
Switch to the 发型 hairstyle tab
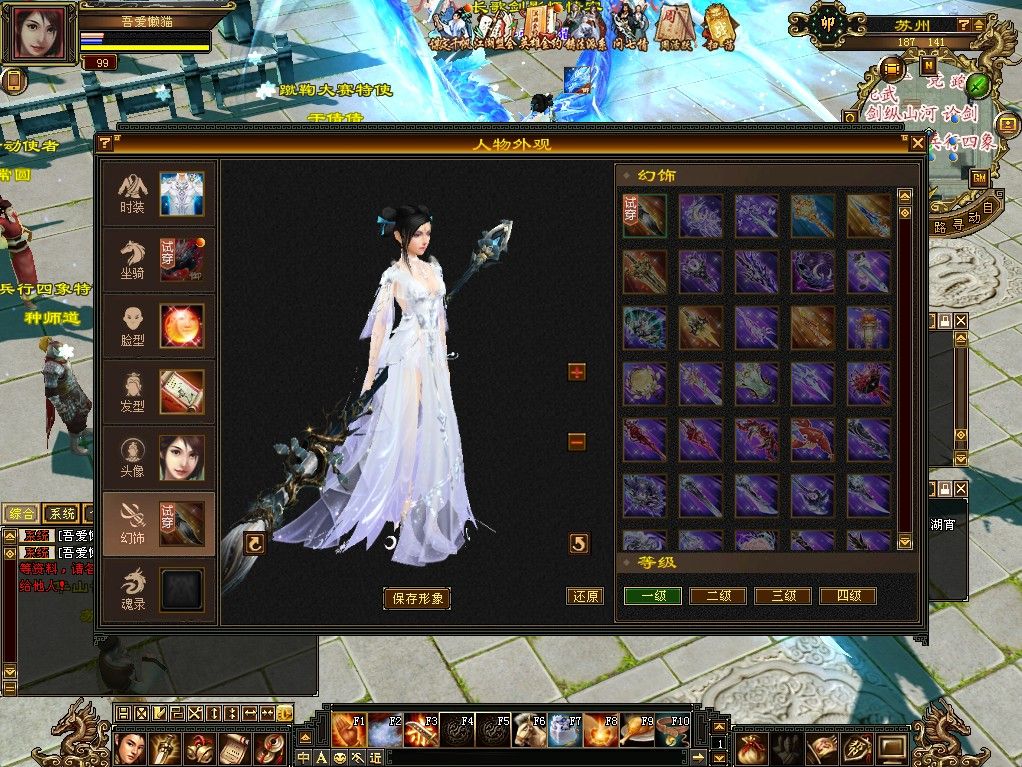tap(159, 392)
